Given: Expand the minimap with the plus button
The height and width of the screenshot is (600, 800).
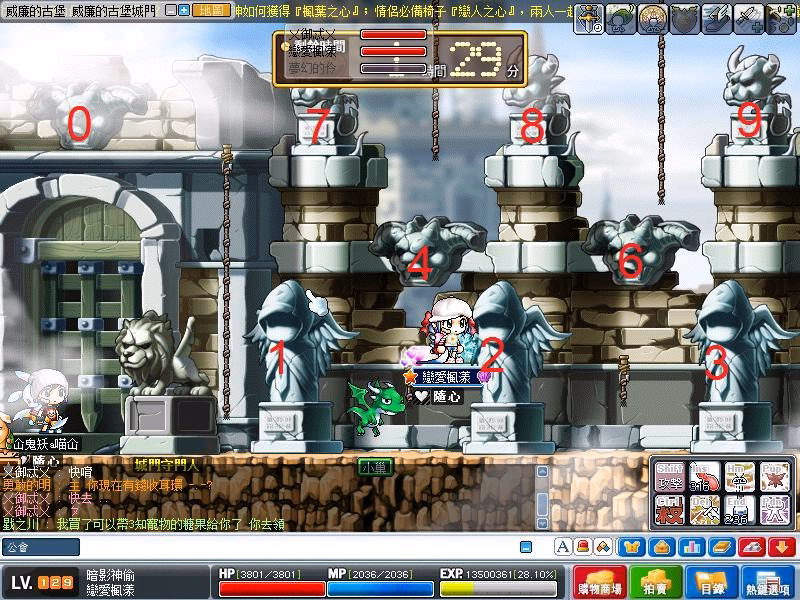Looking at the screenshot, I should [184, 10].
